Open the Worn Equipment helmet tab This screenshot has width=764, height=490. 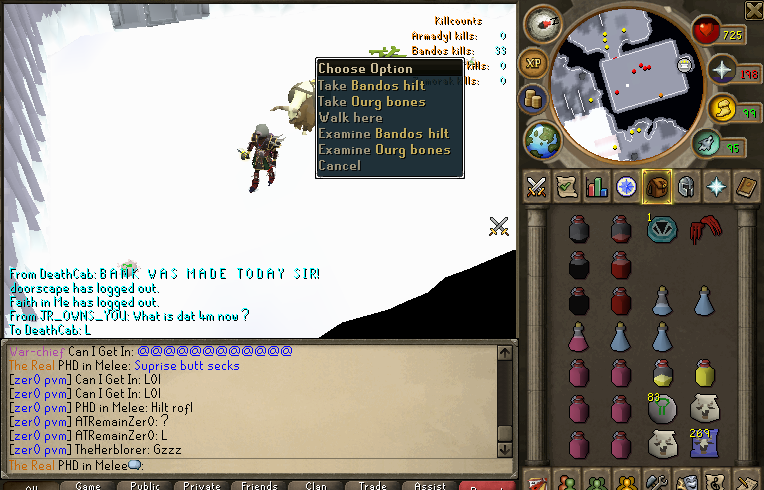coord(686,187)
